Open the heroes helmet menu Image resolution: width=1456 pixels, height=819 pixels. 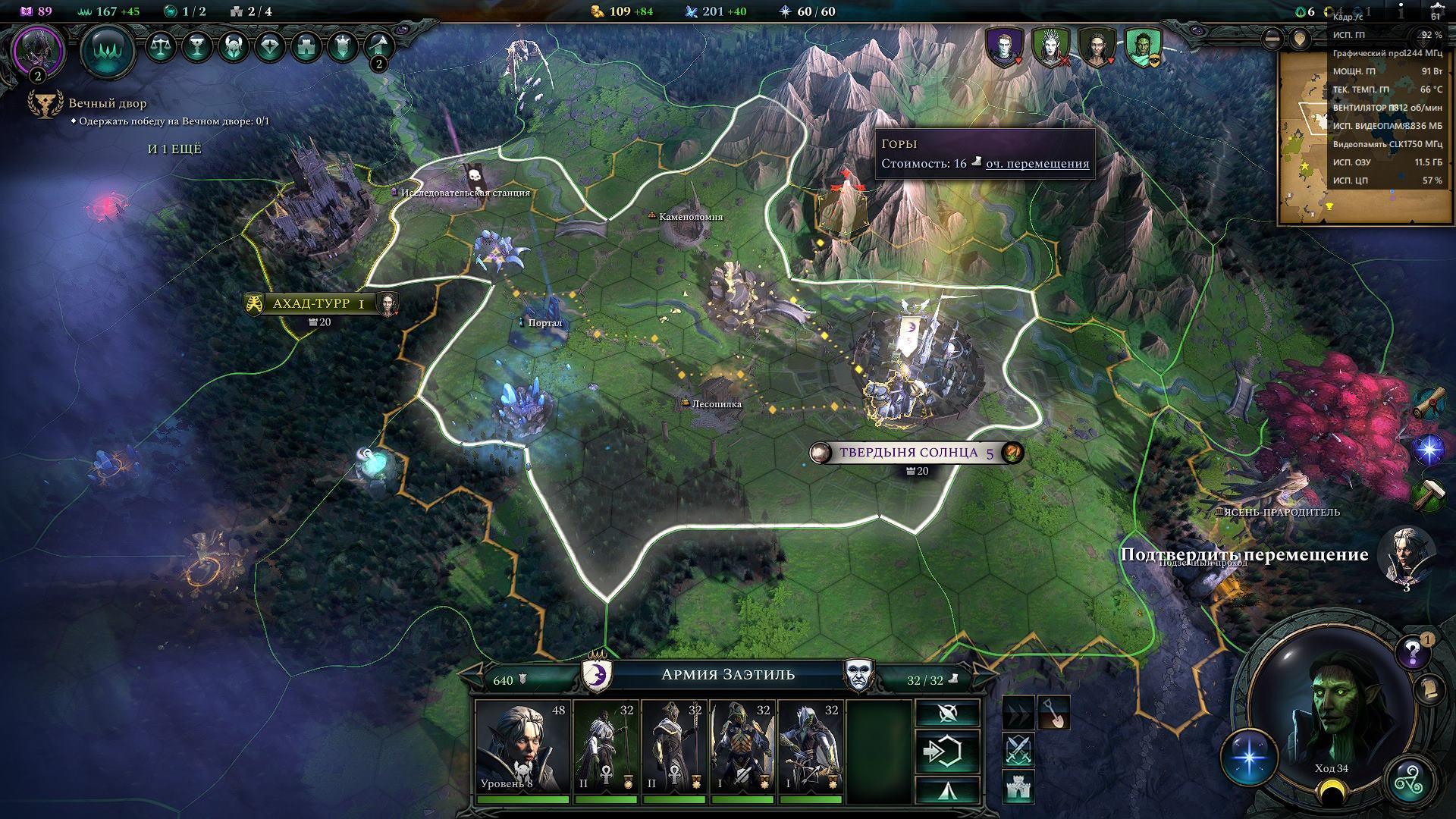click(x=234, y=48)
